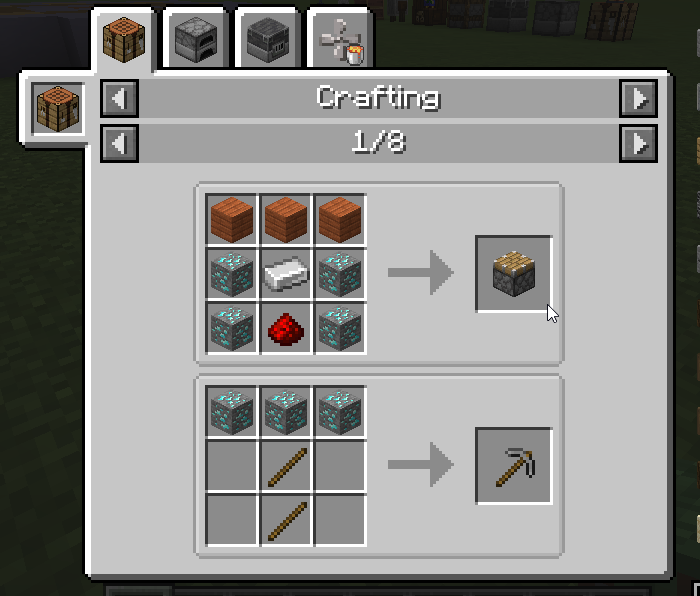Advance to the next recipe page from 1/8
The image size is (700, 596).
coord(638,143)
